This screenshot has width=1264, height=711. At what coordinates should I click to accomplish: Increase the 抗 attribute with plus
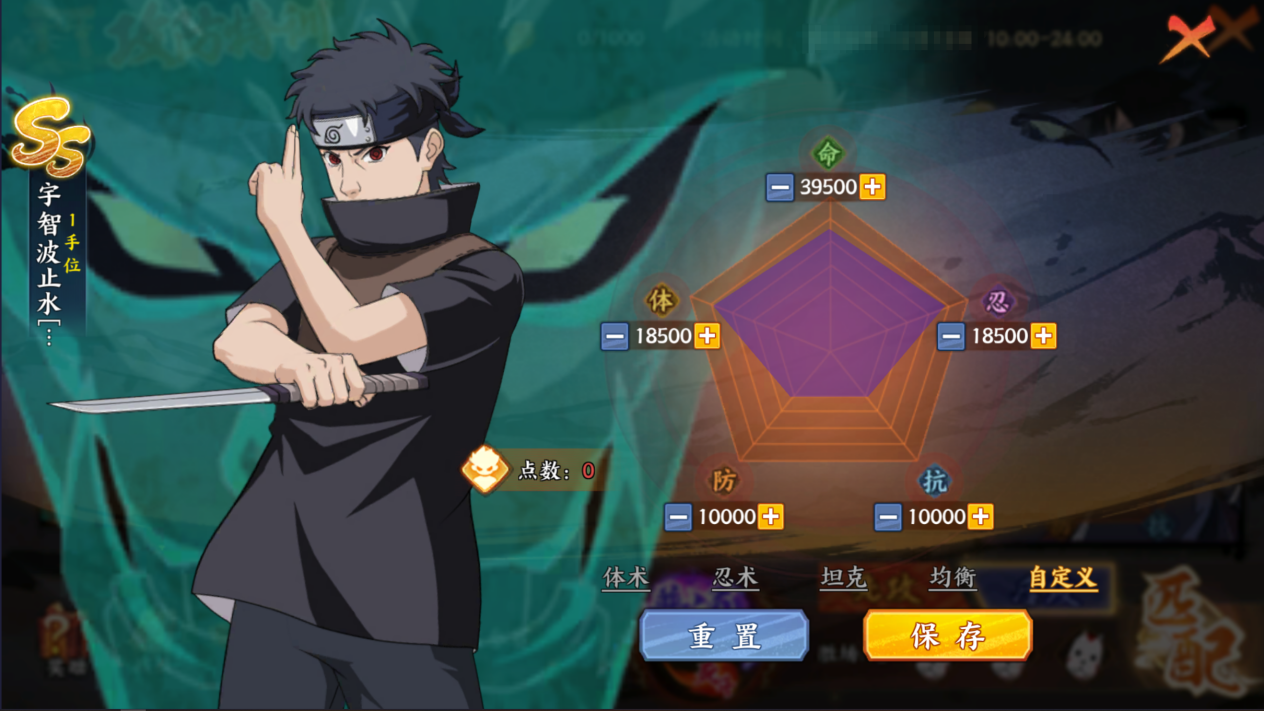tap(980, 517)
